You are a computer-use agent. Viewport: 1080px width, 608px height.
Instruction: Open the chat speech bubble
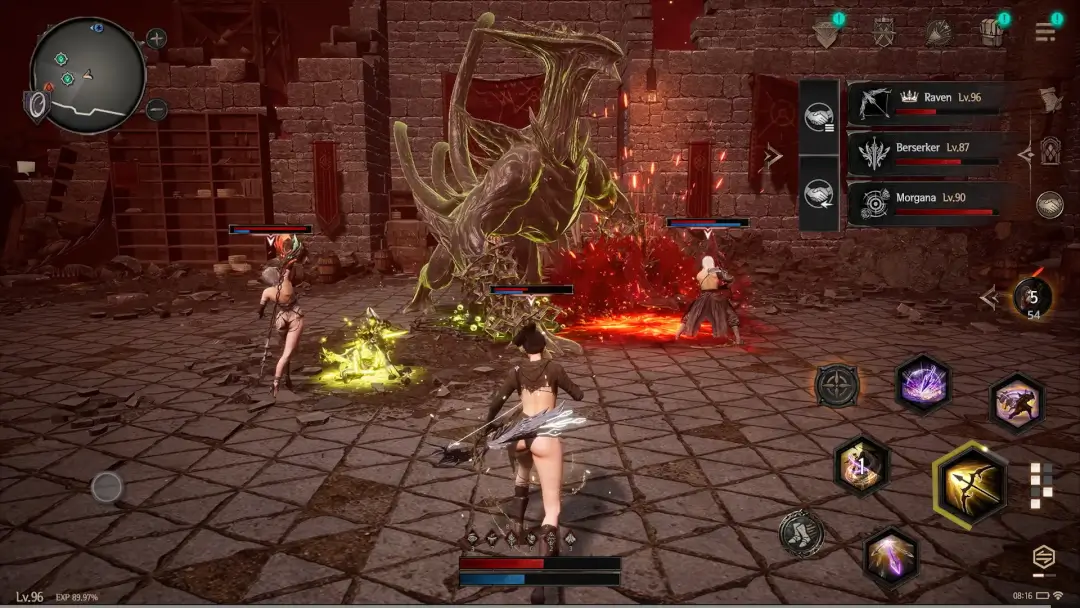click(25, 166)
